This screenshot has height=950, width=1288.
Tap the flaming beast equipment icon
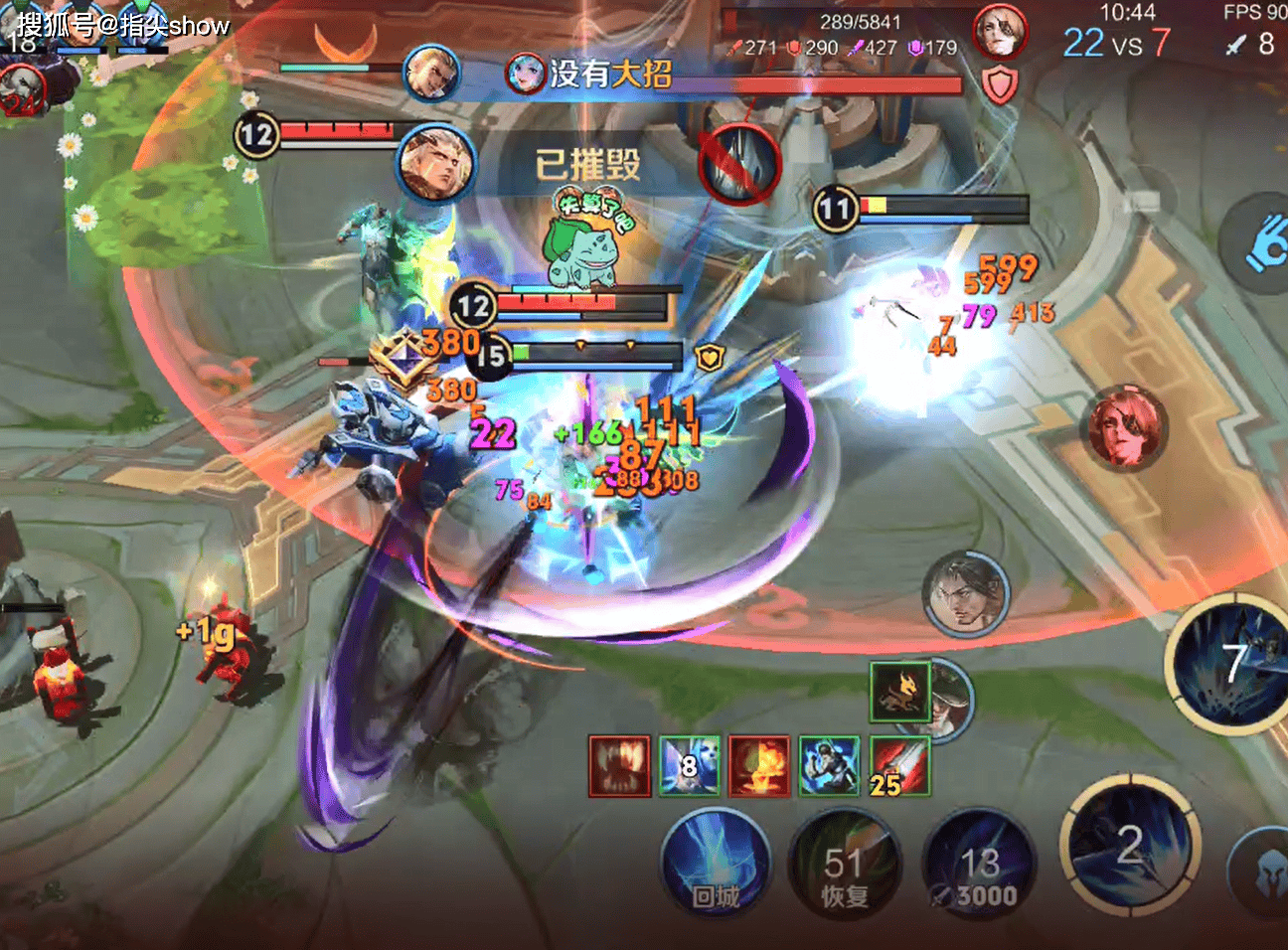click(x=900, y=692)
